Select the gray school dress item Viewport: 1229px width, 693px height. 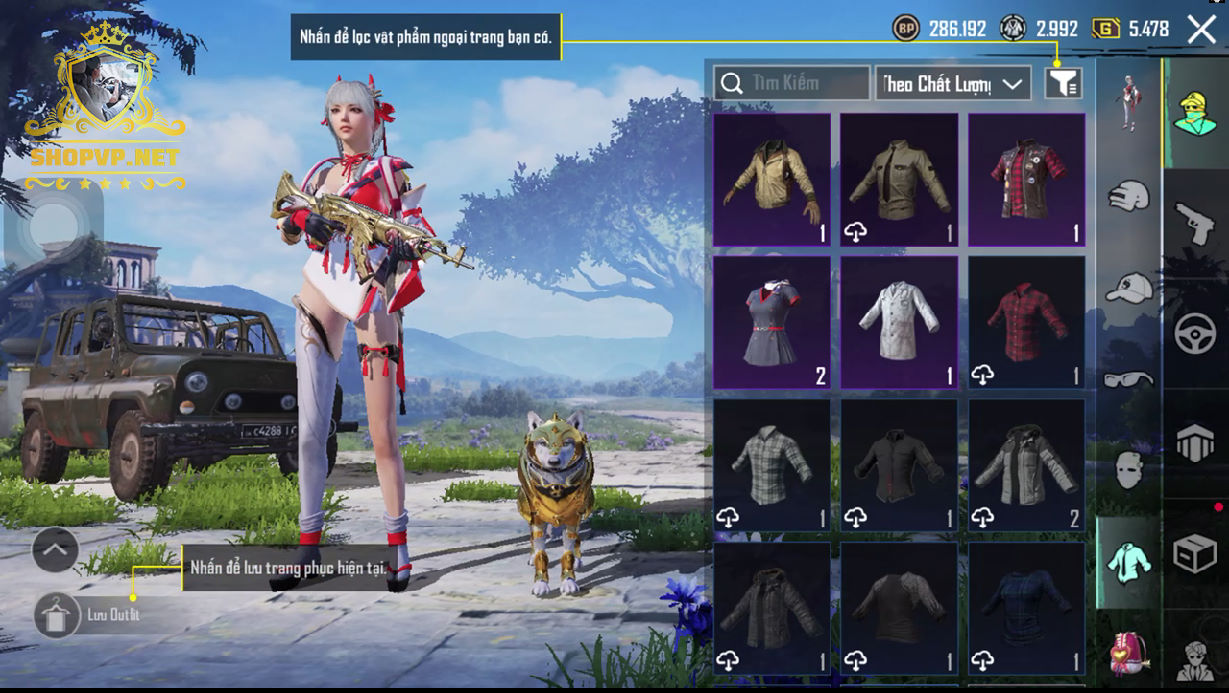[x=772, y=322]
